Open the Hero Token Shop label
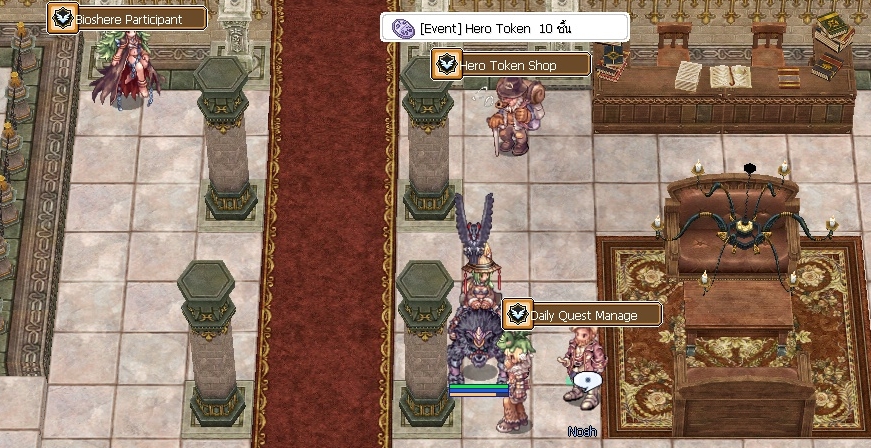The image size is (871, 448). [511, 66]
